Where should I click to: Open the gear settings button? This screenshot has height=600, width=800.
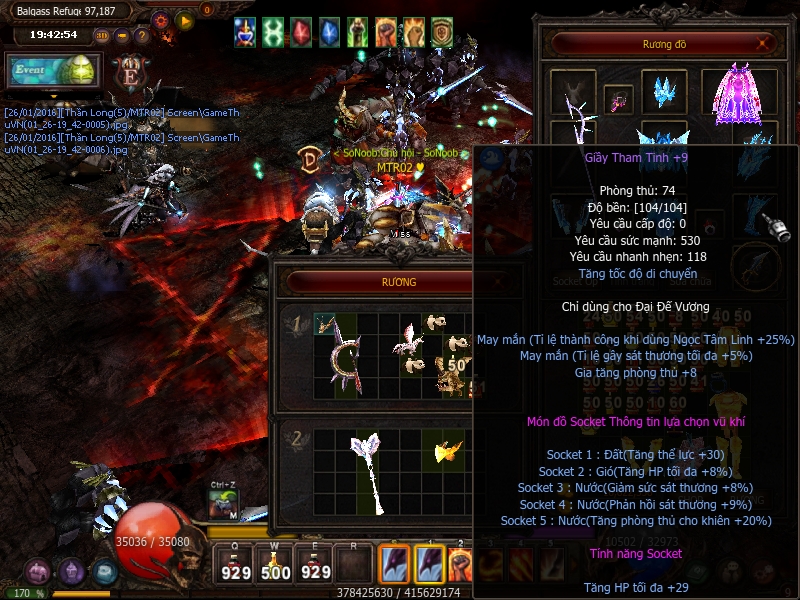point(161,19)
